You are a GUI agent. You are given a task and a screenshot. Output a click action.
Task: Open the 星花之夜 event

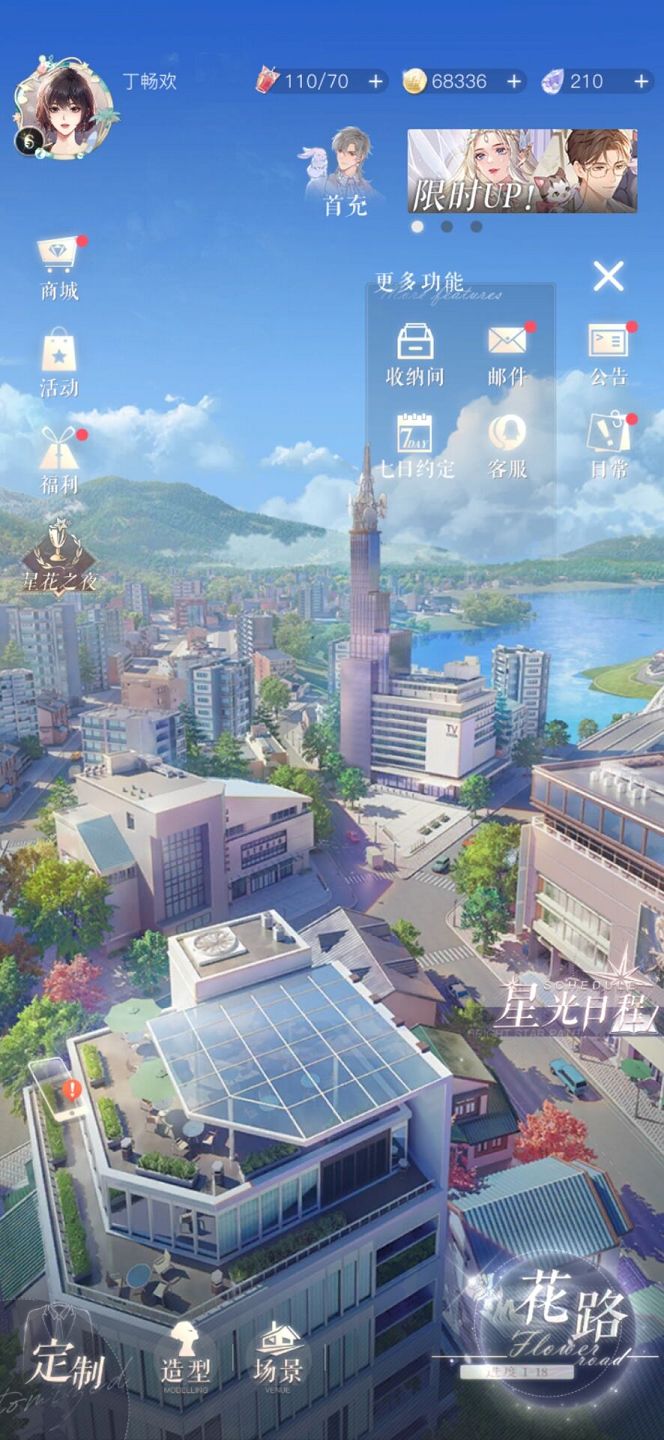pyautogui.click(x=59, y=556)
